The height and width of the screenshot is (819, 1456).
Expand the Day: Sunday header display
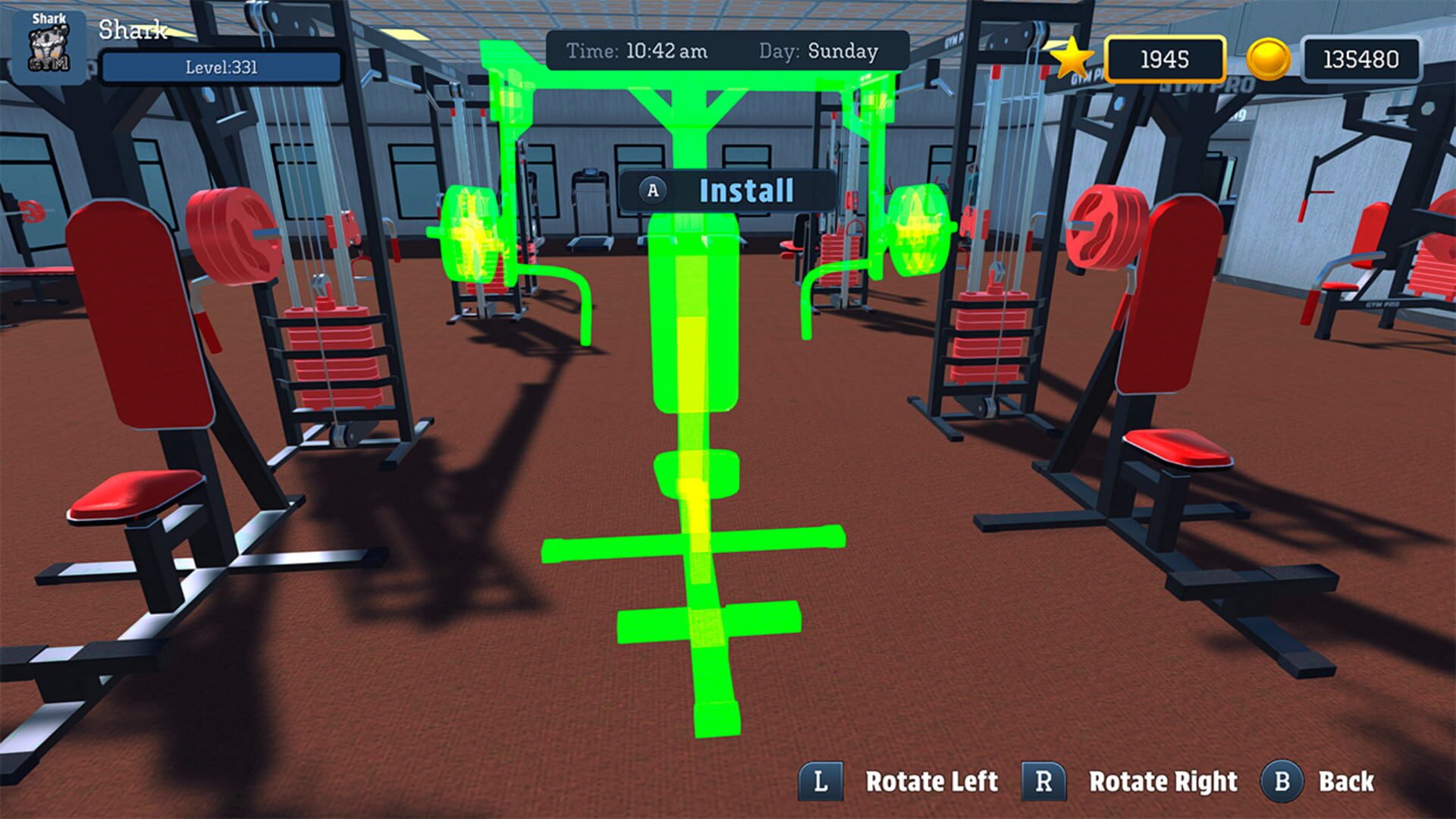(819, 52)
